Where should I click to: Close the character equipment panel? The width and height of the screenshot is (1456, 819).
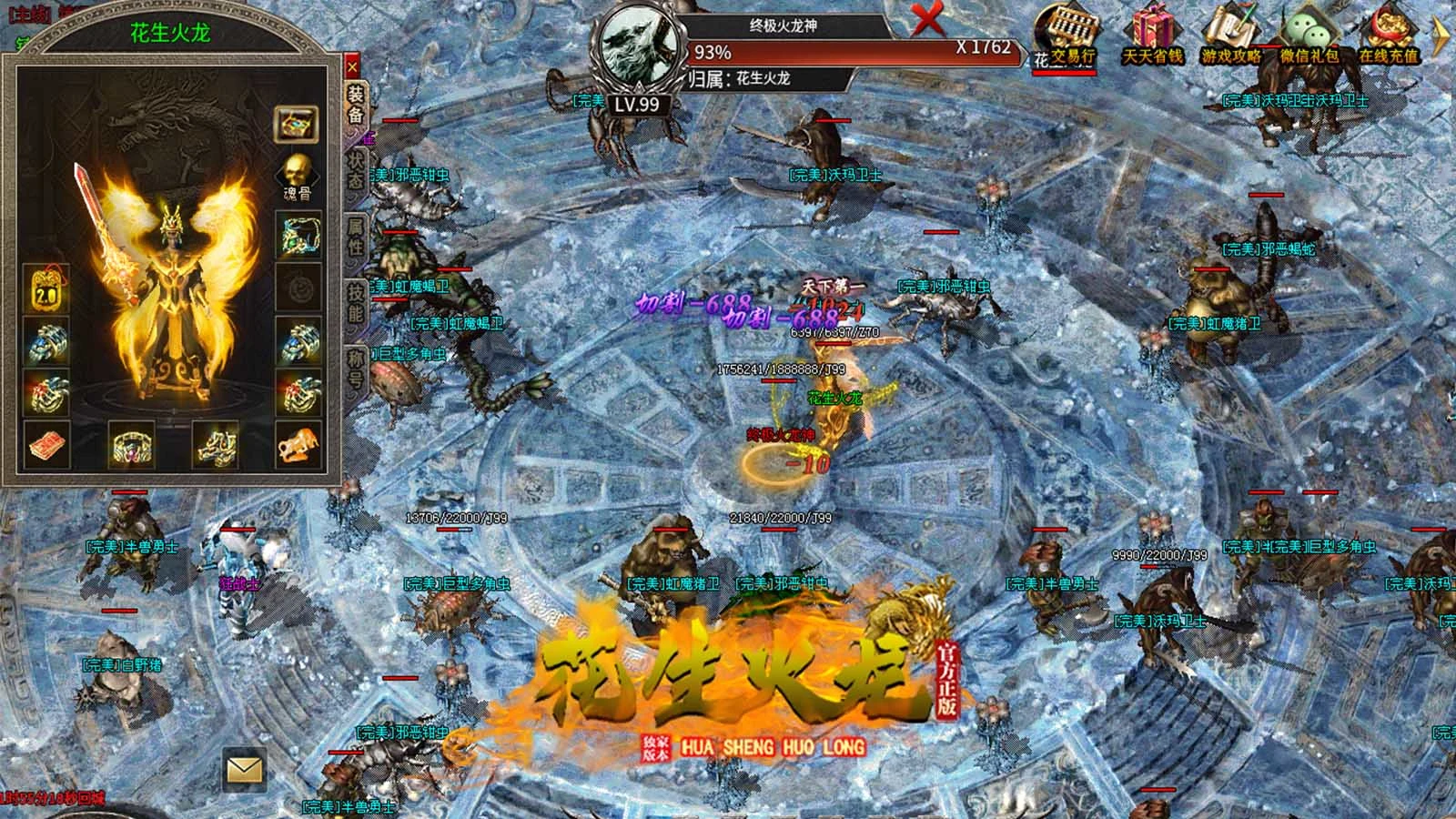[x=352, y=66]
